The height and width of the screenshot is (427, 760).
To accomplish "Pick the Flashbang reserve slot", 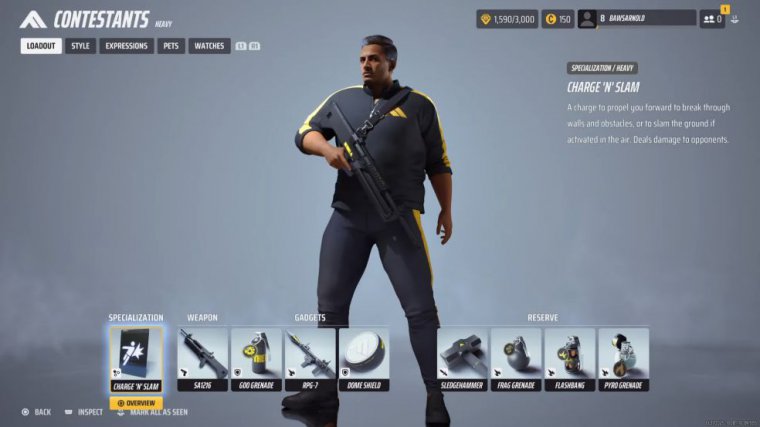I will point(569,357).
